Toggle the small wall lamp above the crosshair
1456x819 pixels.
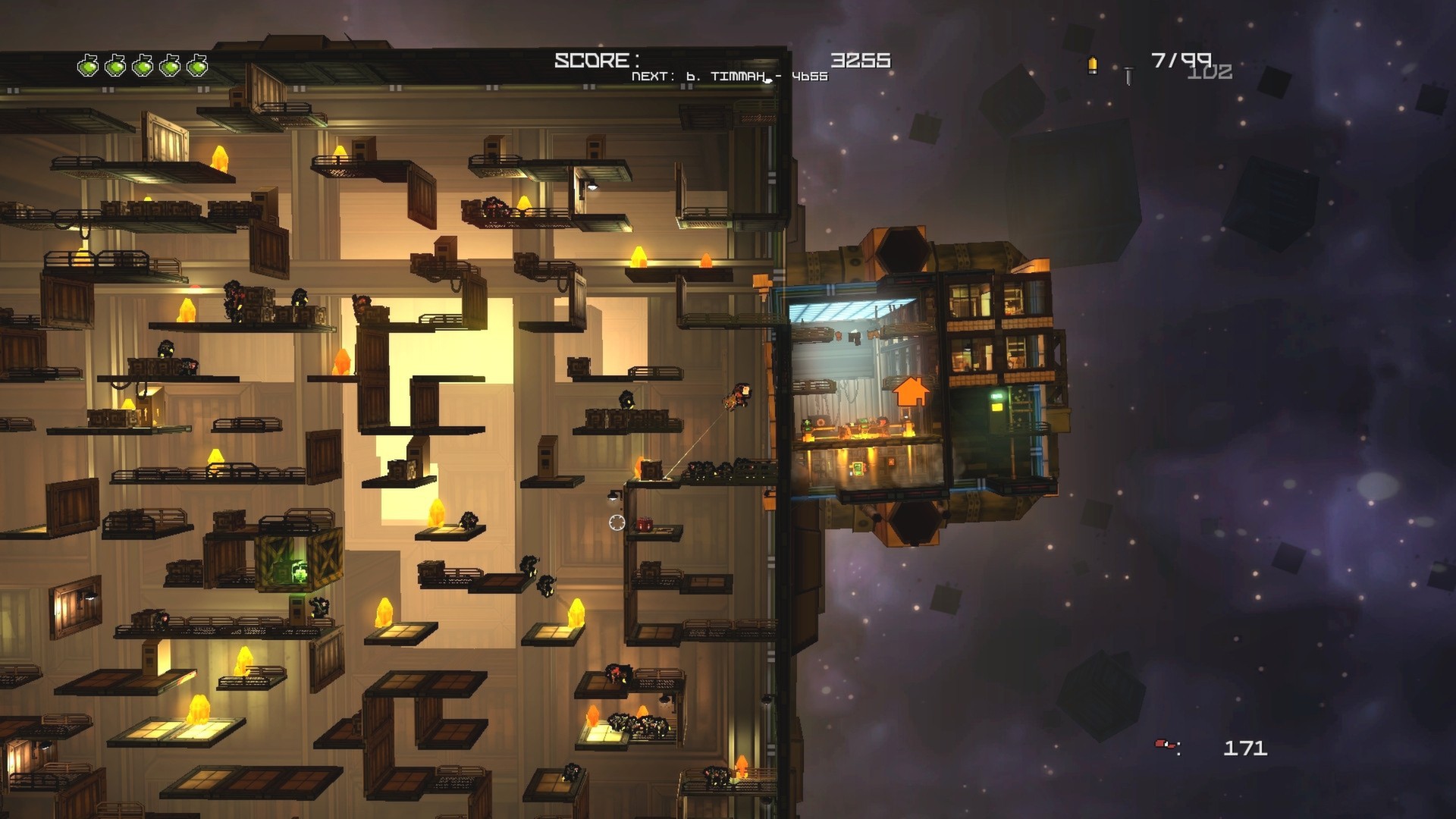tap(613, 494)
